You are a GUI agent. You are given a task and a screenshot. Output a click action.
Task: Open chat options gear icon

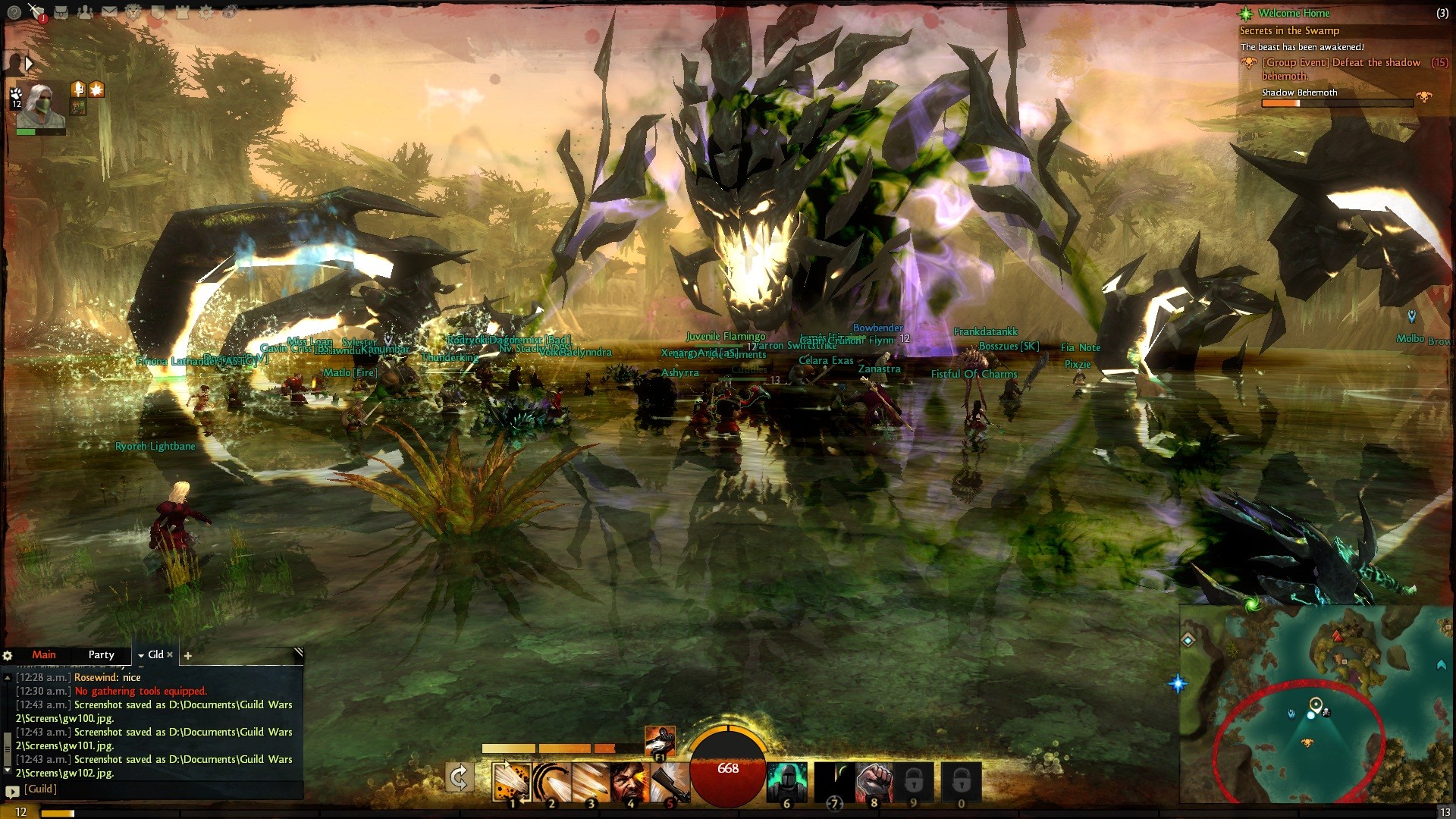coord(8,655)
